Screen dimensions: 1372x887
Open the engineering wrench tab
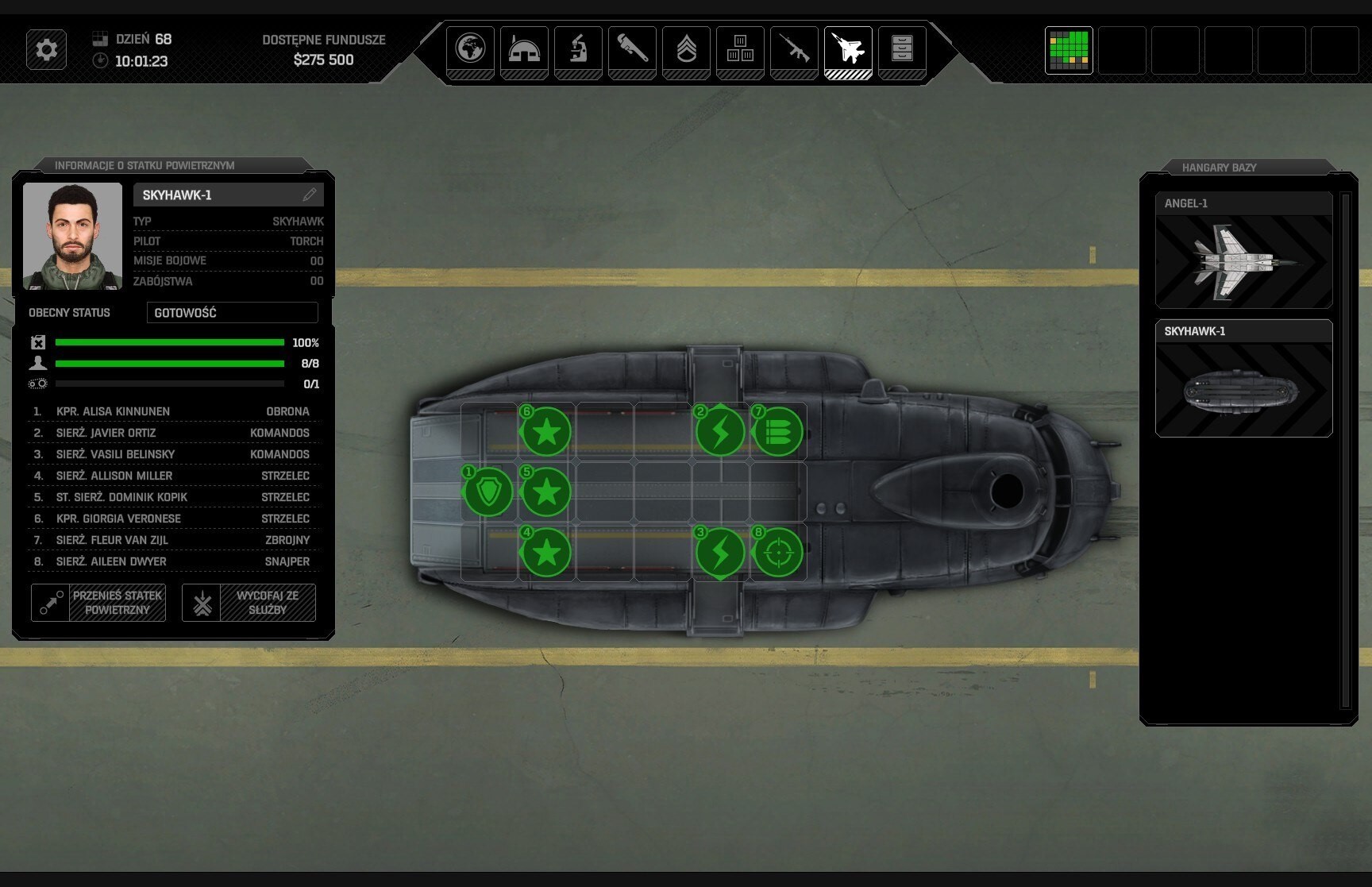[632, 49]
